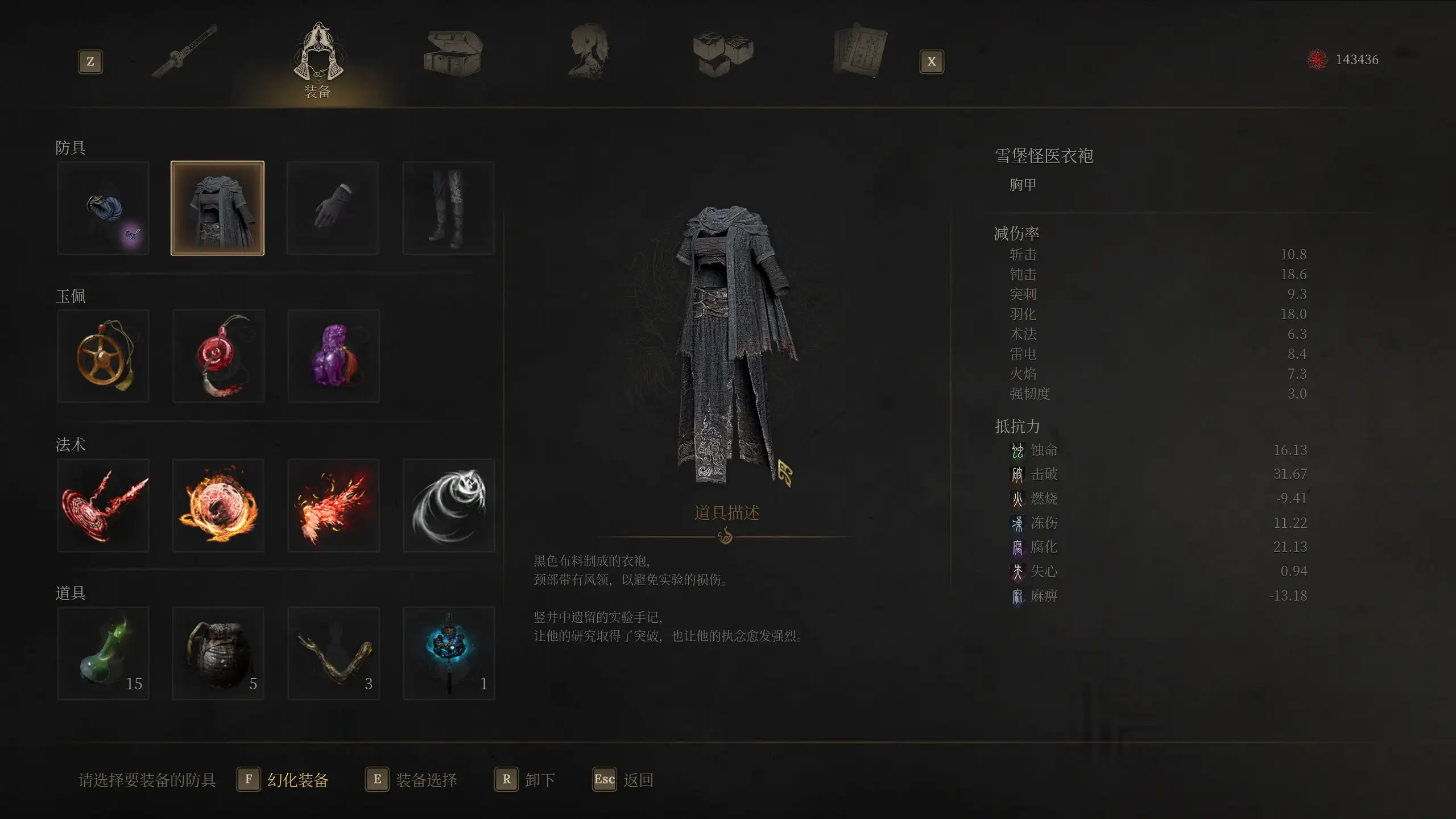The height and width of the screenshot is (819, 1456).
Task: Select the purple lion jade pendant
Action: (x=333, y=356)
